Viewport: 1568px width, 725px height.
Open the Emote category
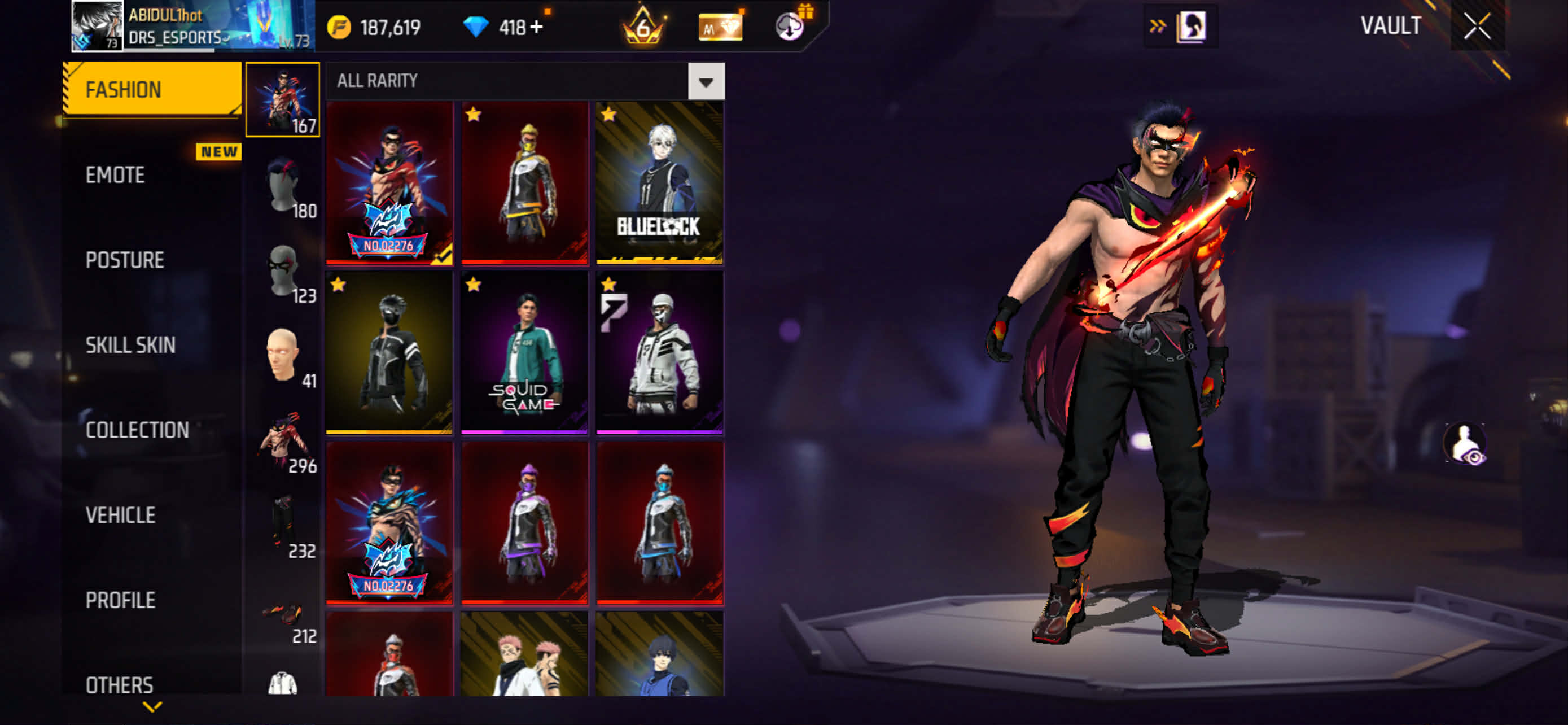(x=116, y=175)
